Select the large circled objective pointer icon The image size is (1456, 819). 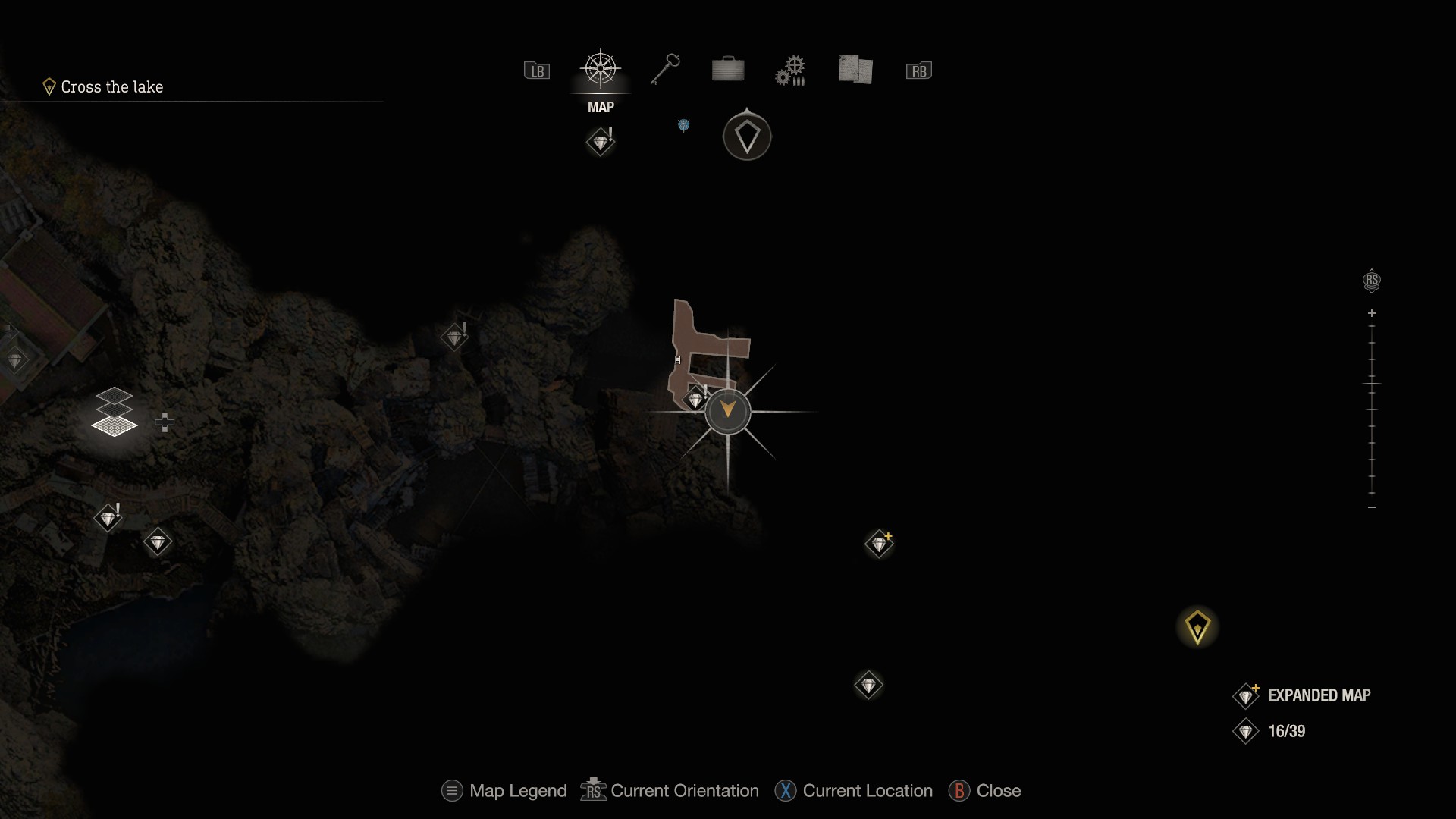747,136
